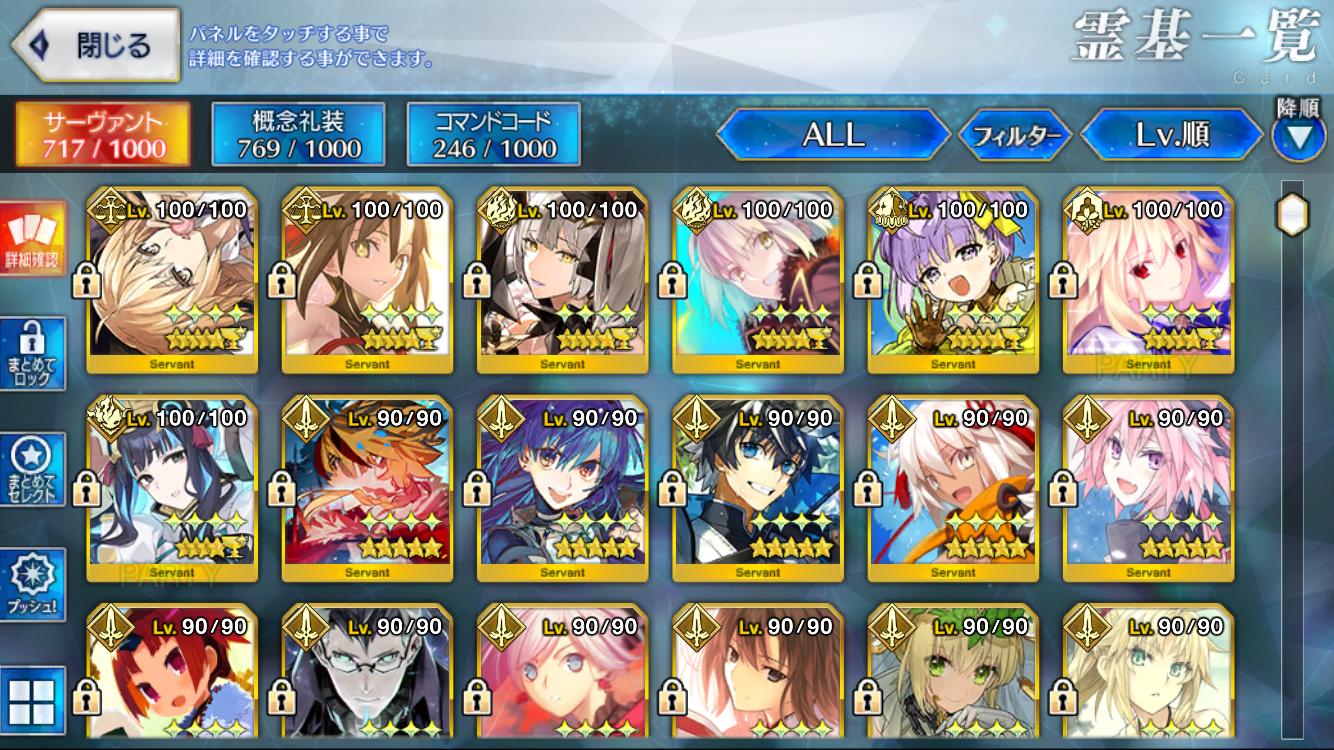Image resolution: width=1334 pixels, height=750 pixels.
Task: Open the 概念礼装 tab
Action: [x=299, y=135]
